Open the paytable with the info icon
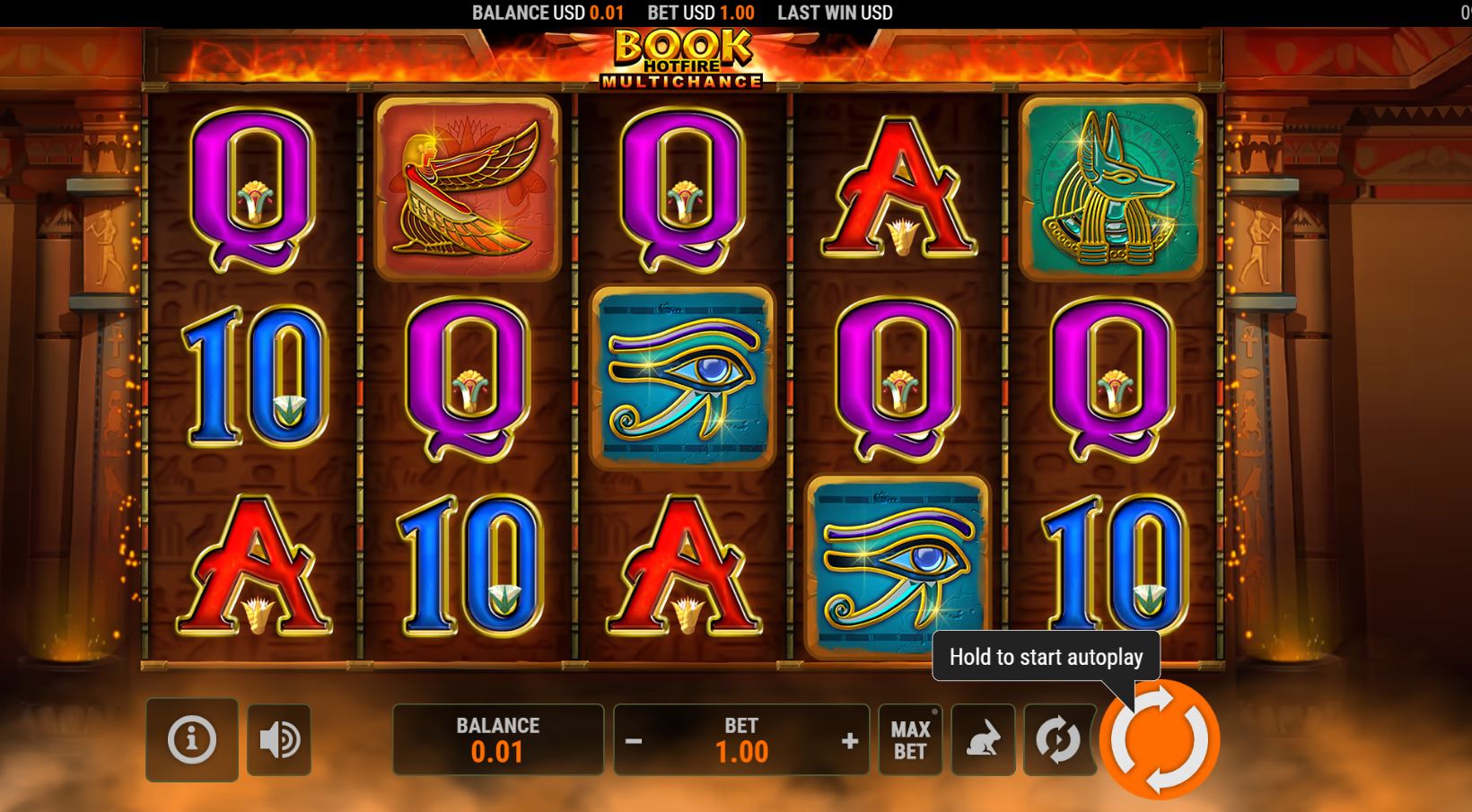This screenshot has width=1472, height=812. pos(191,739)
